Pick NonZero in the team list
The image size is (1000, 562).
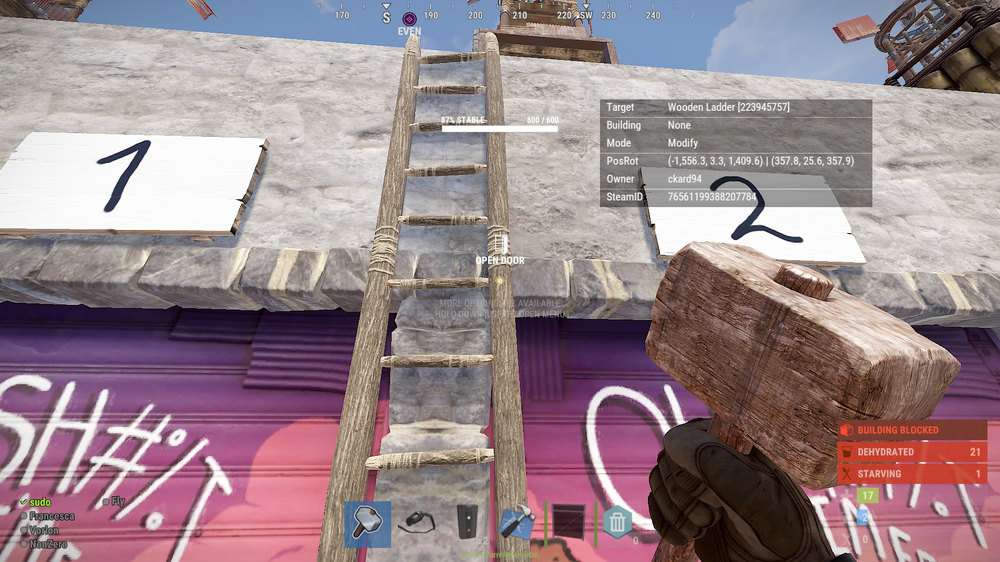tap(48, 544)
